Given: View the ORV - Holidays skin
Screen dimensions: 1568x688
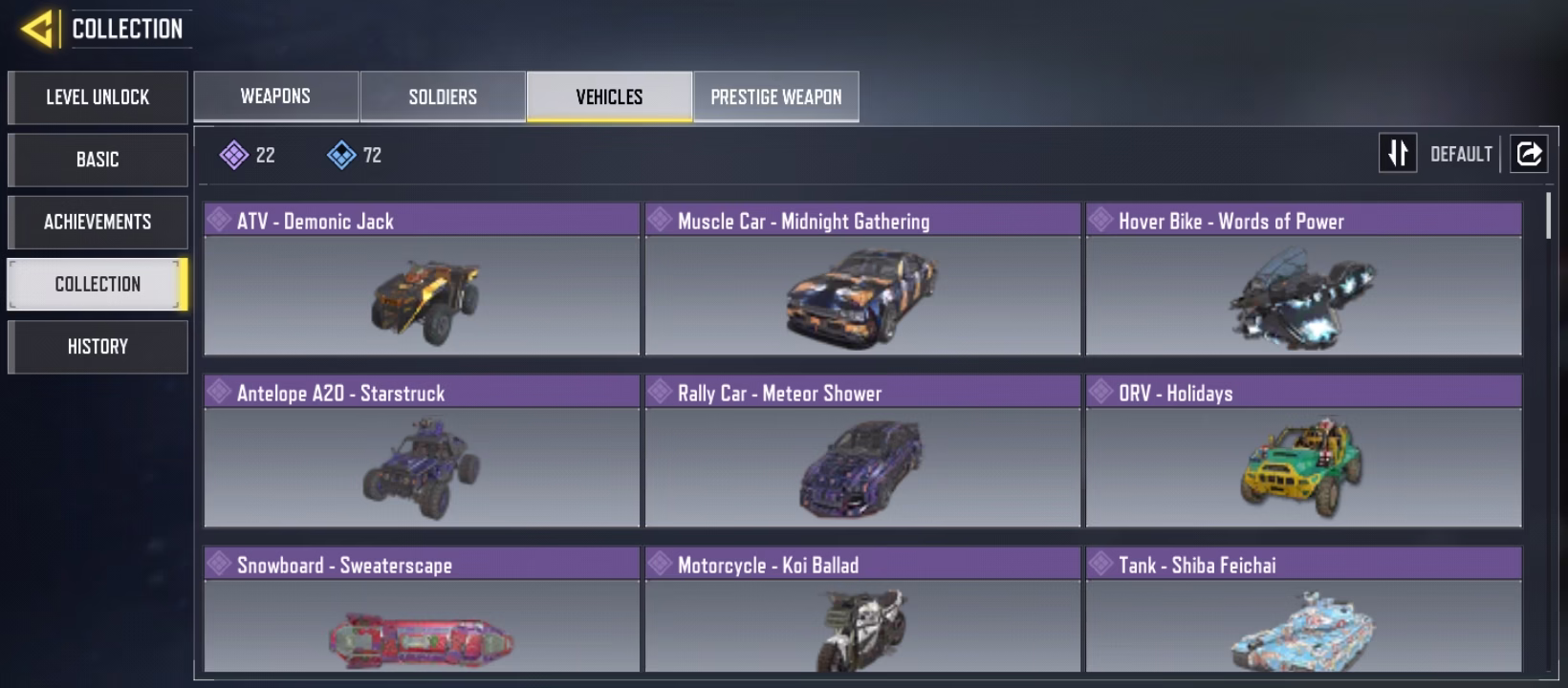Looking at the screenshot, I should pyautogui.click(x=1303, y=451).
